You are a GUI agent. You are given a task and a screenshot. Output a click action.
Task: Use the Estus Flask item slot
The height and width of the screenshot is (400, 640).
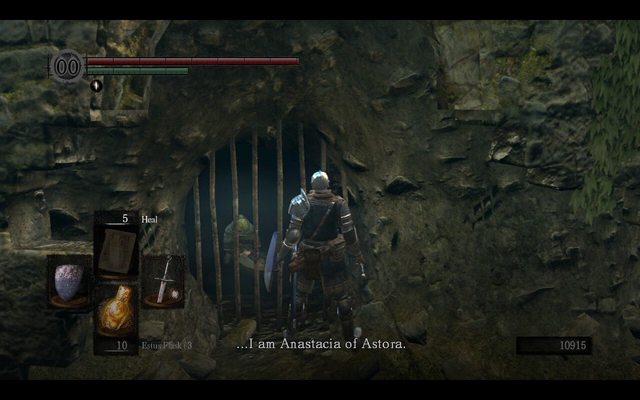(x=116, y=314)
